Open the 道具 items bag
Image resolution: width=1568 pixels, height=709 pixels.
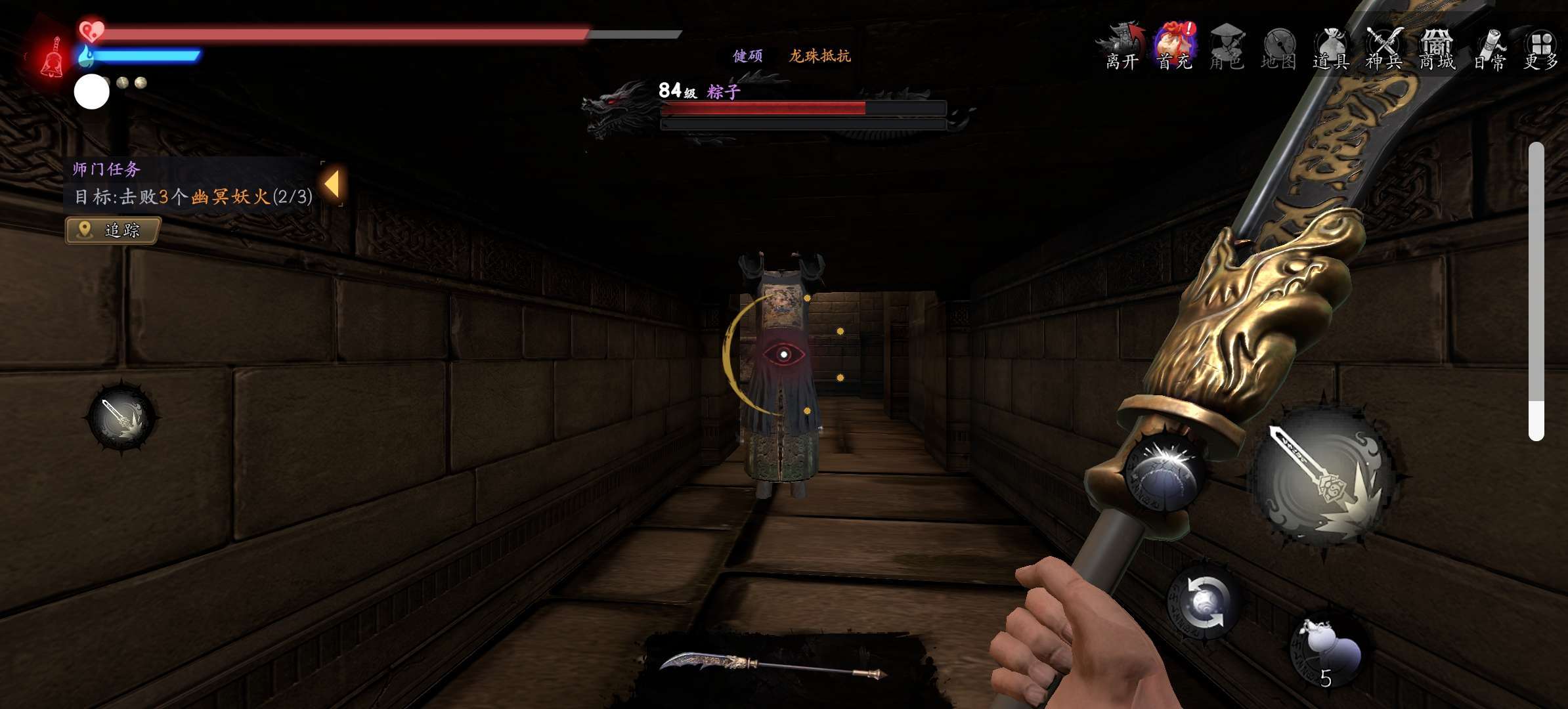click(1331, 47)
